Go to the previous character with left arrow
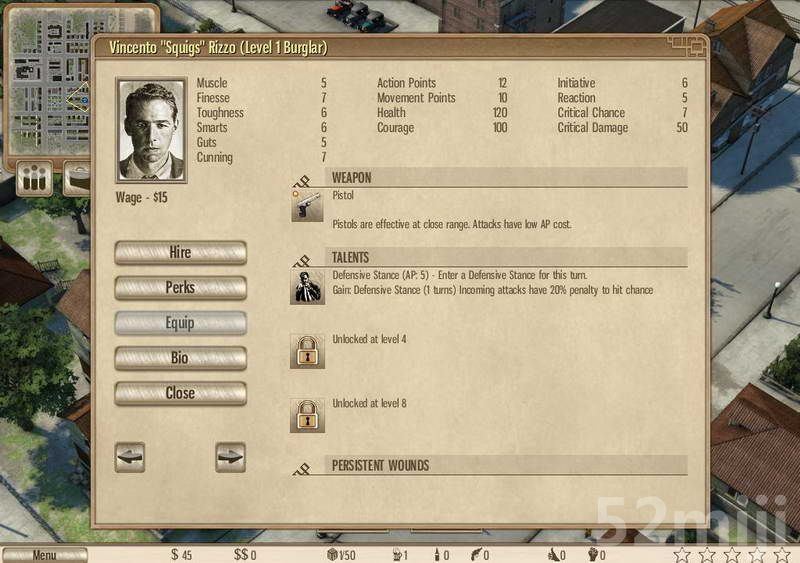The width and height of the screenshot is (800, 563). (x=130, y=457)
